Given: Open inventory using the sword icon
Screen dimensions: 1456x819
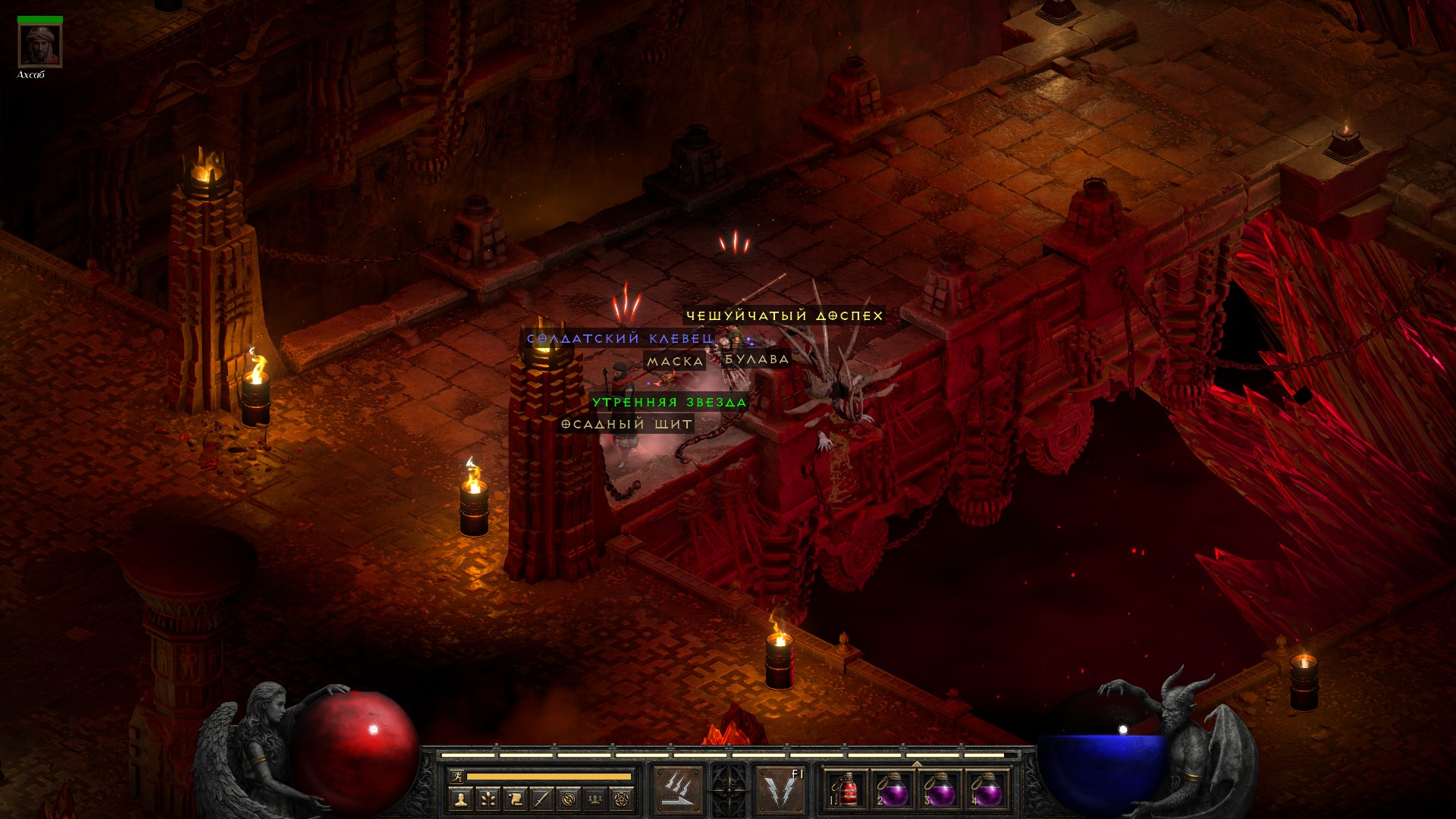Looking at the screenshot, I should [541, 799].
